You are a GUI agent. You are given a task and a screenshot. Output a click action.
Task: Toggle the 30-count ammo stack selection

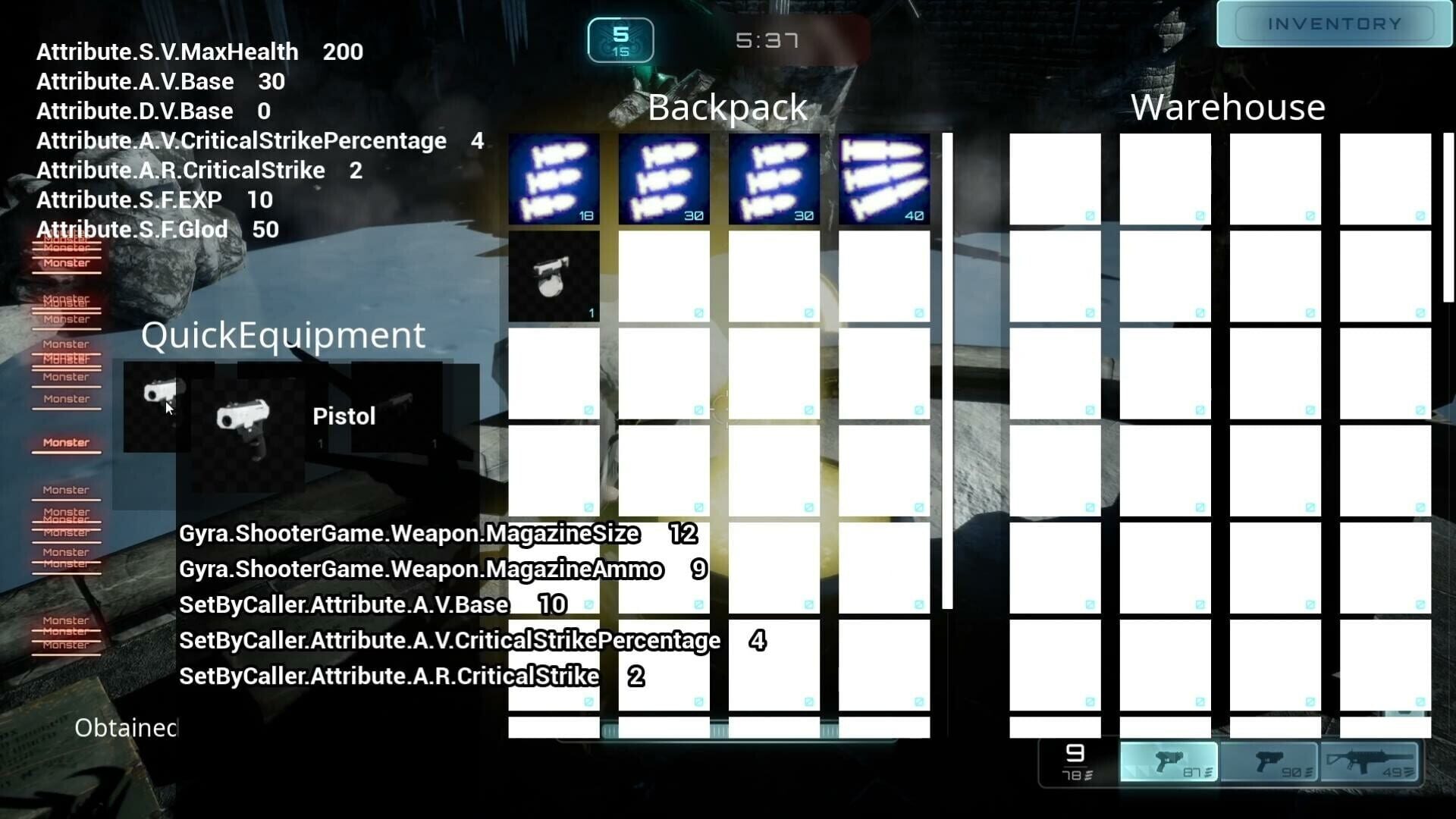(664, 179)
